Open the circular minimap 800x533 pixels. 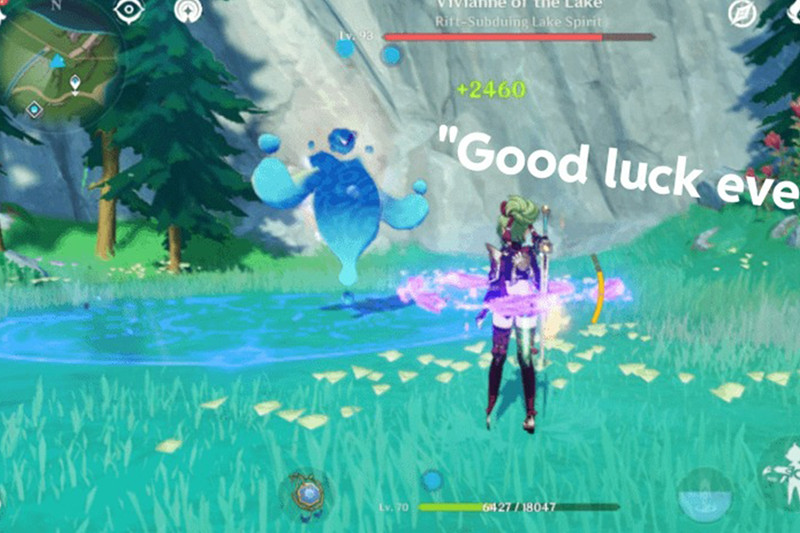[x=58, y=58]
